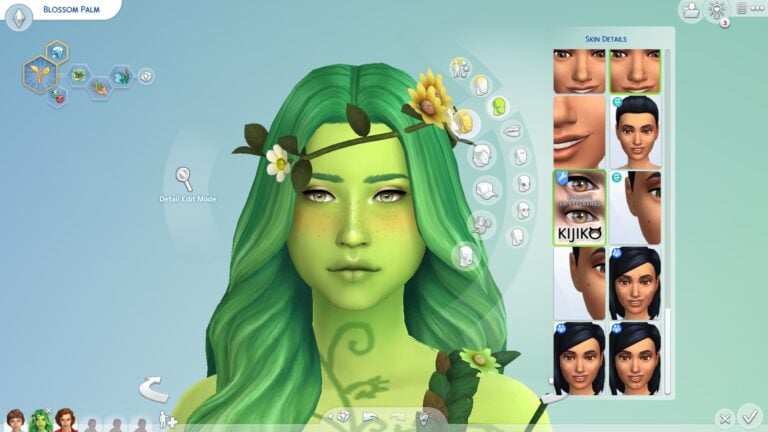Pick the white cap hats category
The width and height of the screenshot is (768, 432).
(486, 190)
